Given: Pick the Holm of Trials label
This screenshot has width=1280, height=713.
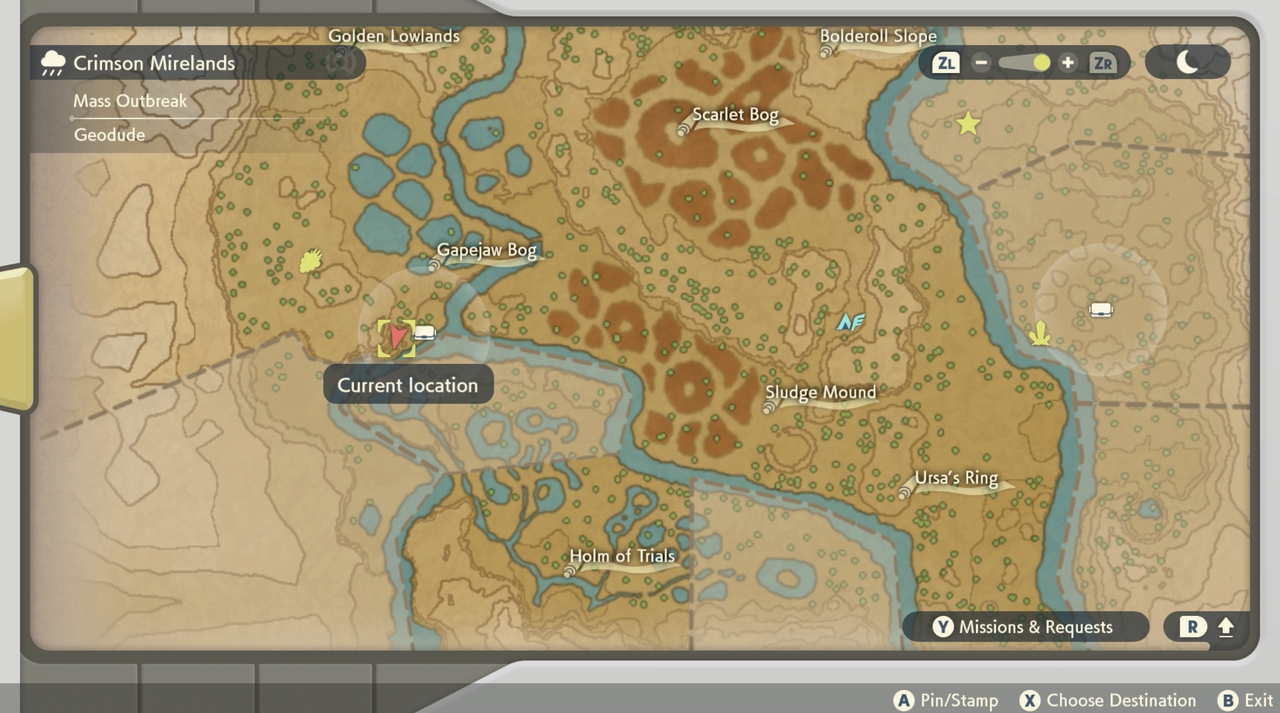Looking at the screenshot, I should click(622, 557).
